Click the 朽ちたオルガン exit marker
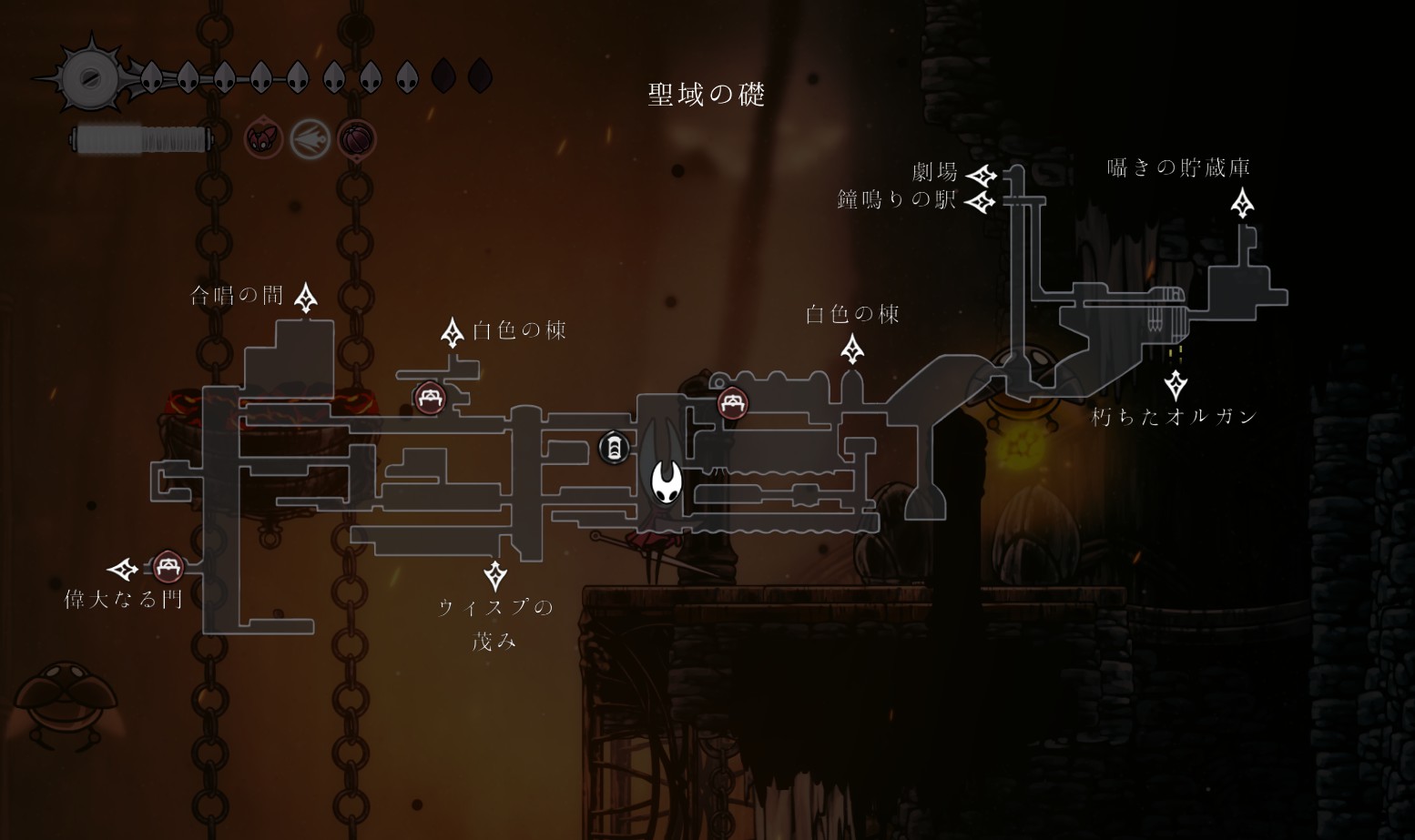1415x840 pixels. pyautogui.click(x=1176, y=384)
